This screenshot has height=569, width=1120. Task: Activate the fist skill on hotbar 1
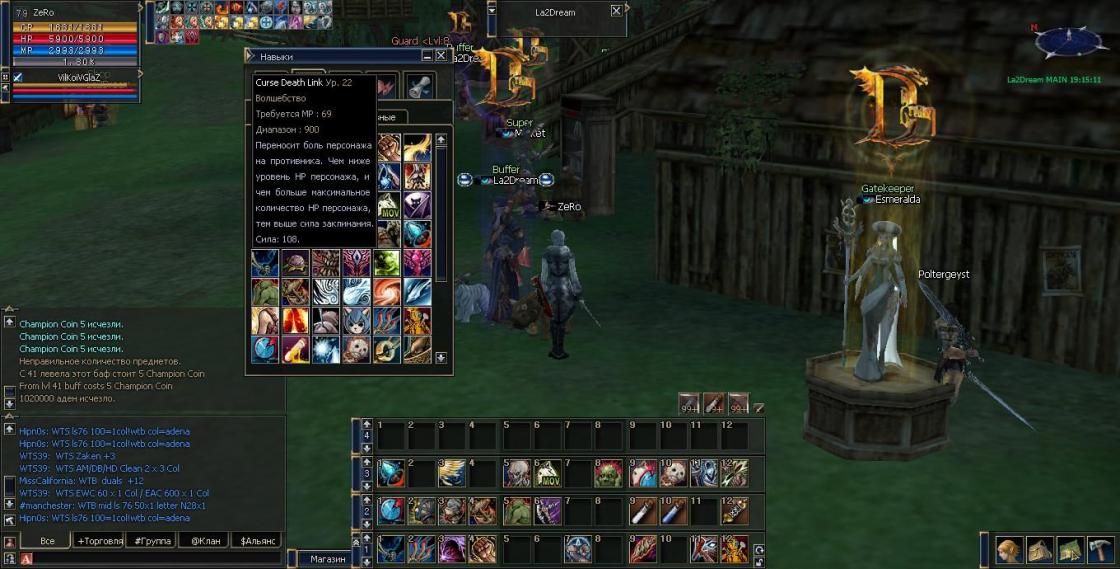tap(483, 549)
